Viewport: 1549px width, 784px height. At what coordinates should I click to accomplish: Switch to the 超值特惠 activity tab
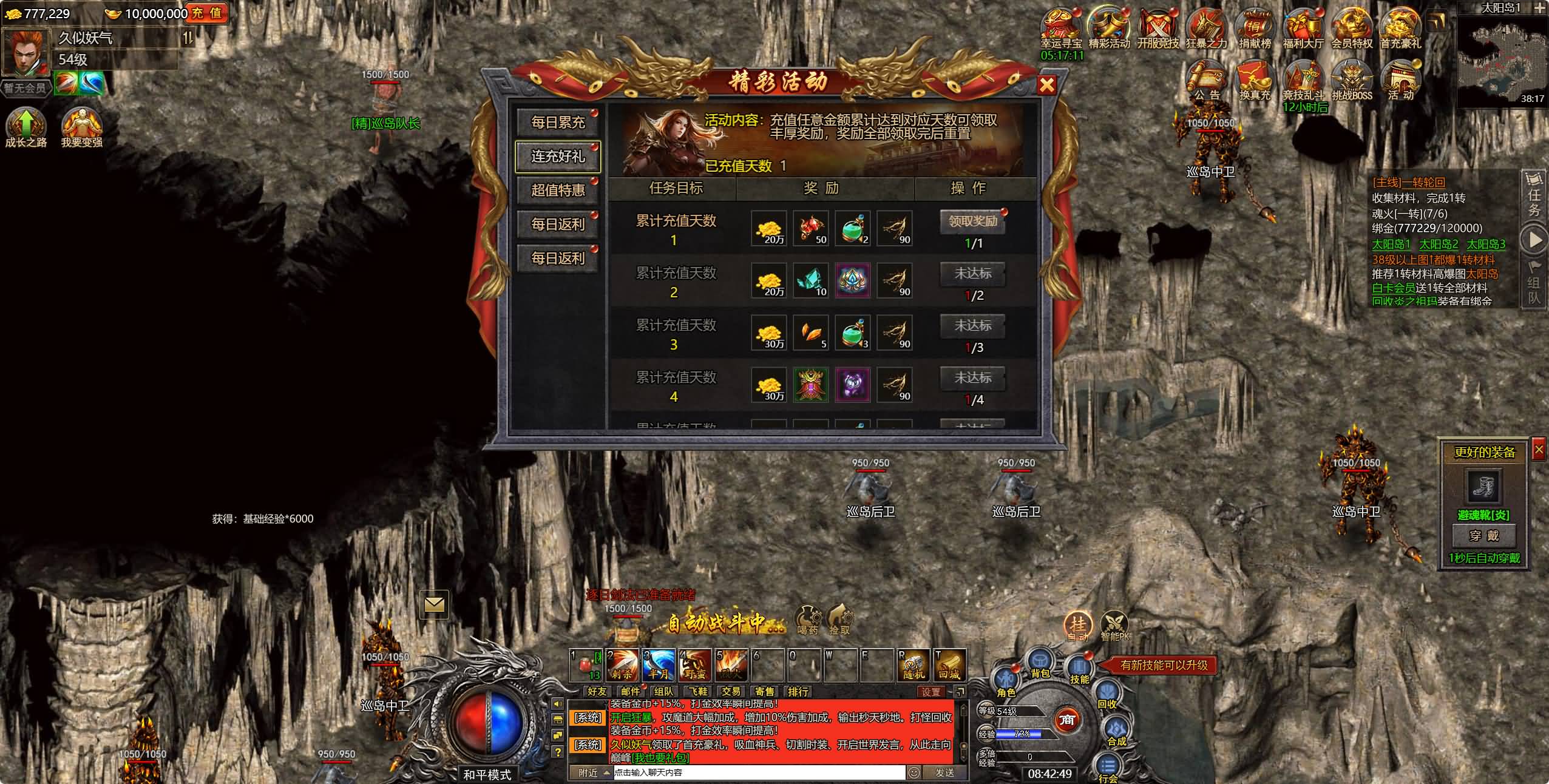click(558, 191)
